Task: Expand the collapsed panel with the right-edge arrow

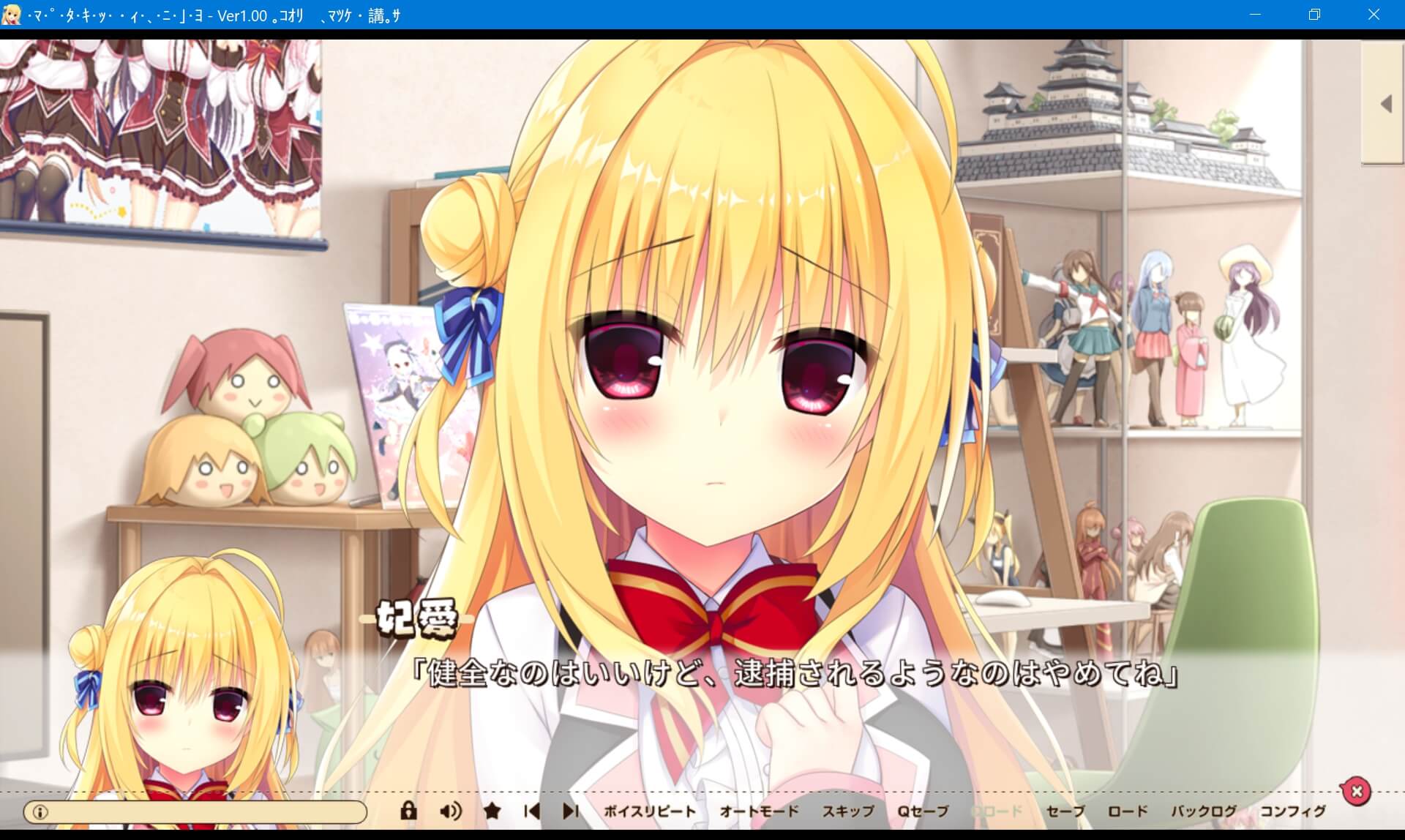Action: coord(1385,103)
